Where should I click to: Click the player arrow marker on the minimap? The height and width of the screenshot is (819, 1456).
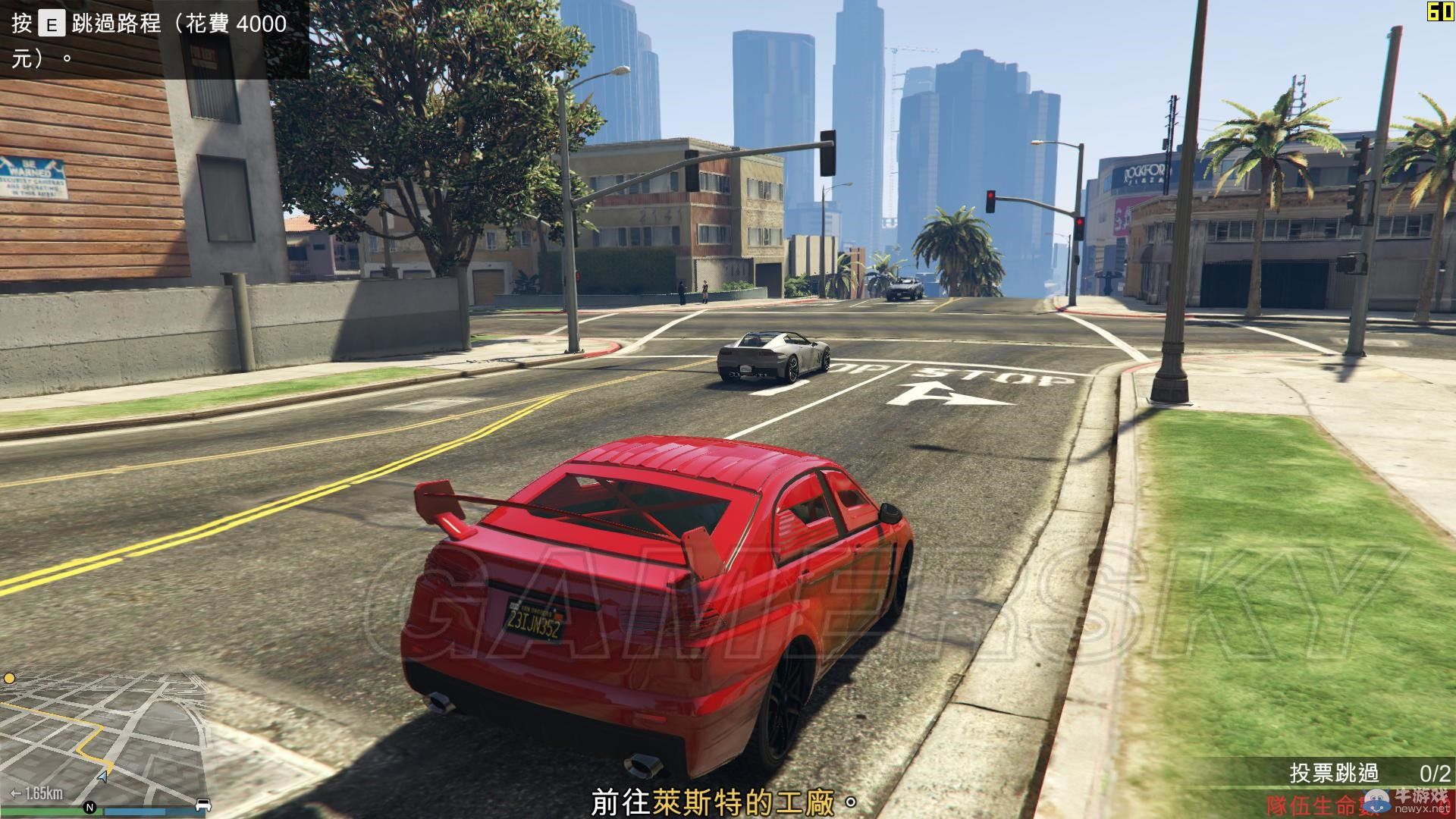tap(102, 778)
